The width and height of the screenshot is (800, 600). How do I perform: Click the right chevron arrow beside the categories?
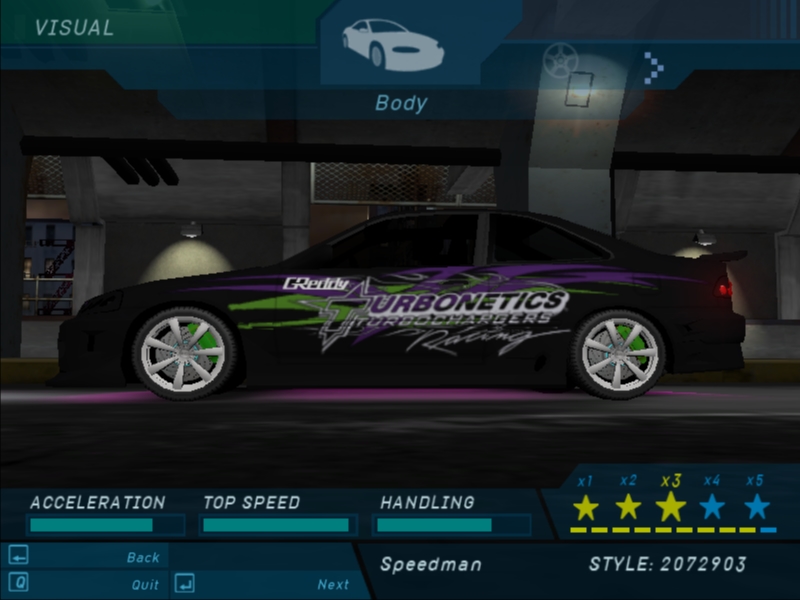[654, 67]
